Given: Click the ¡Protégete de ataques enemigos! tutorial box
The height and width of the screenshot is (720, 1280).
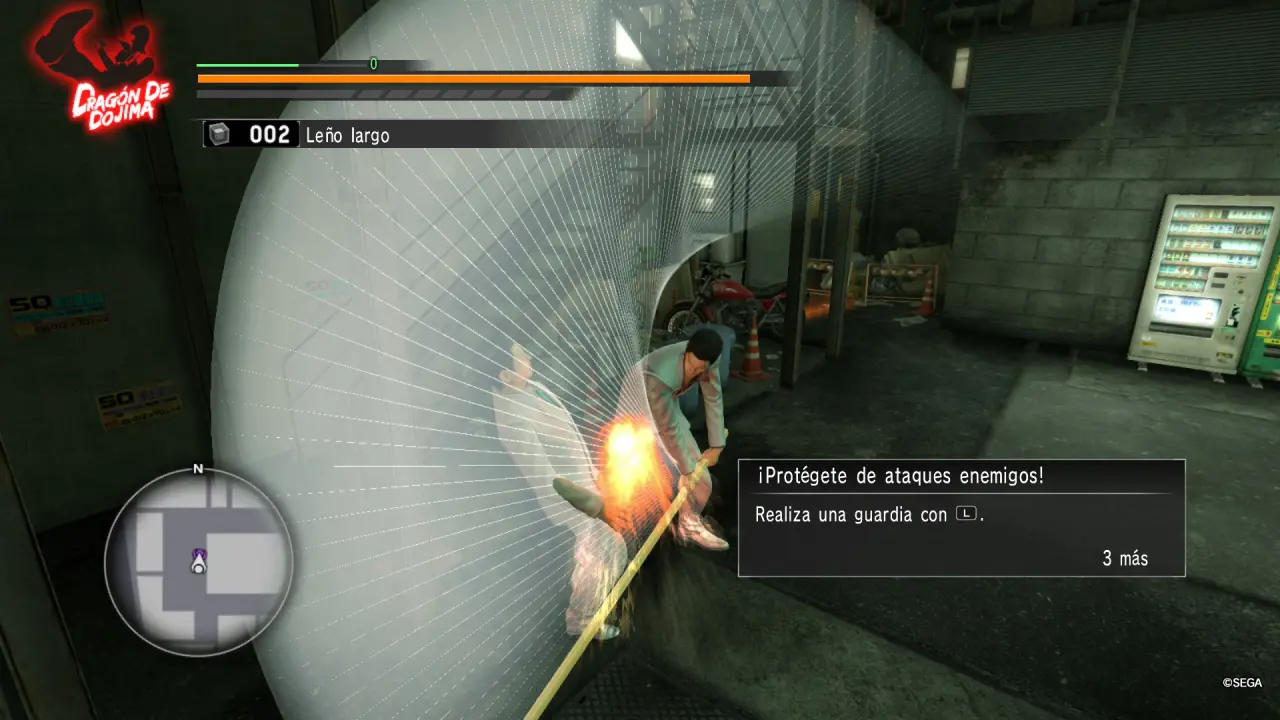Looking at the screenshot, I should coord(961,518).
